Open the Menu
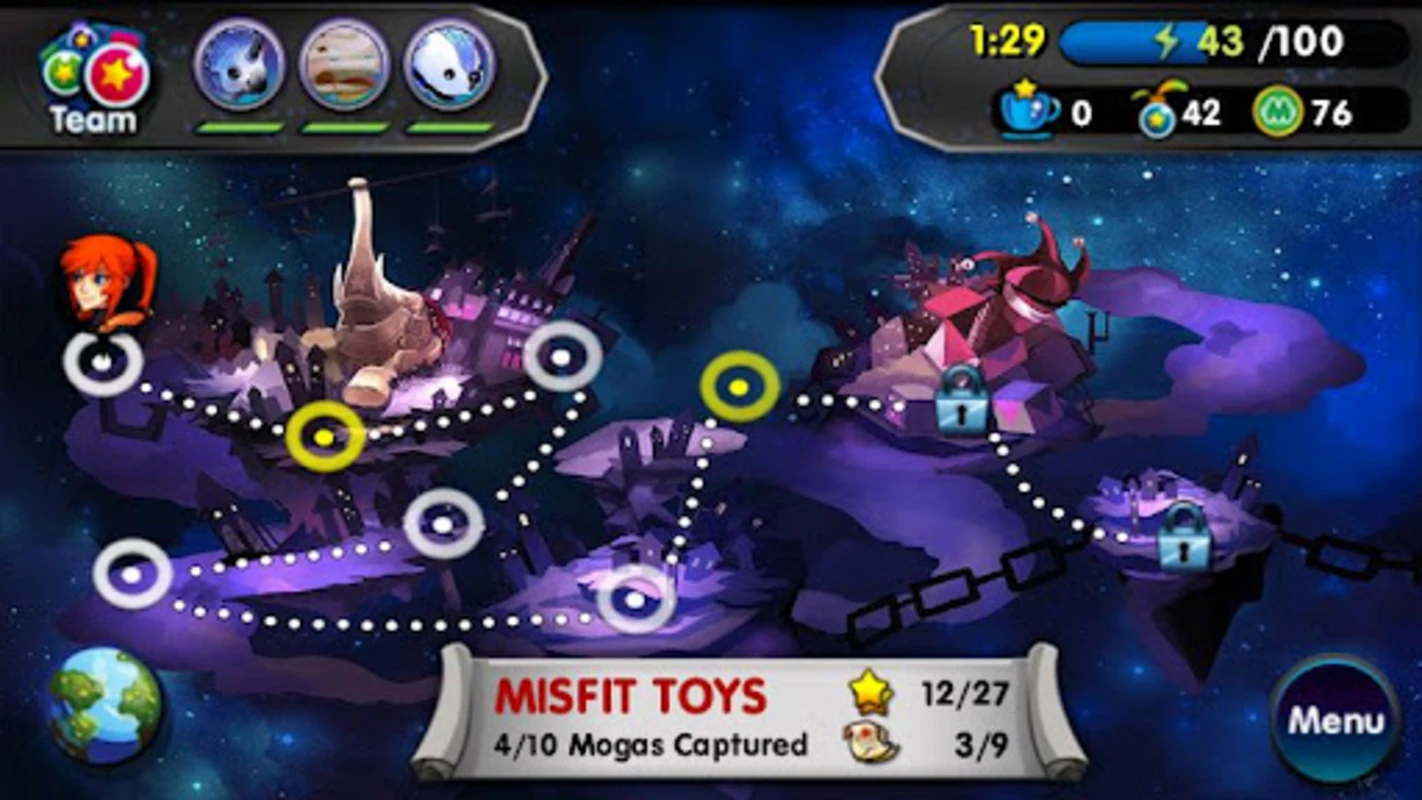Image resolution: width=1422 pixels, height=800 pixels. (1338, 718)
